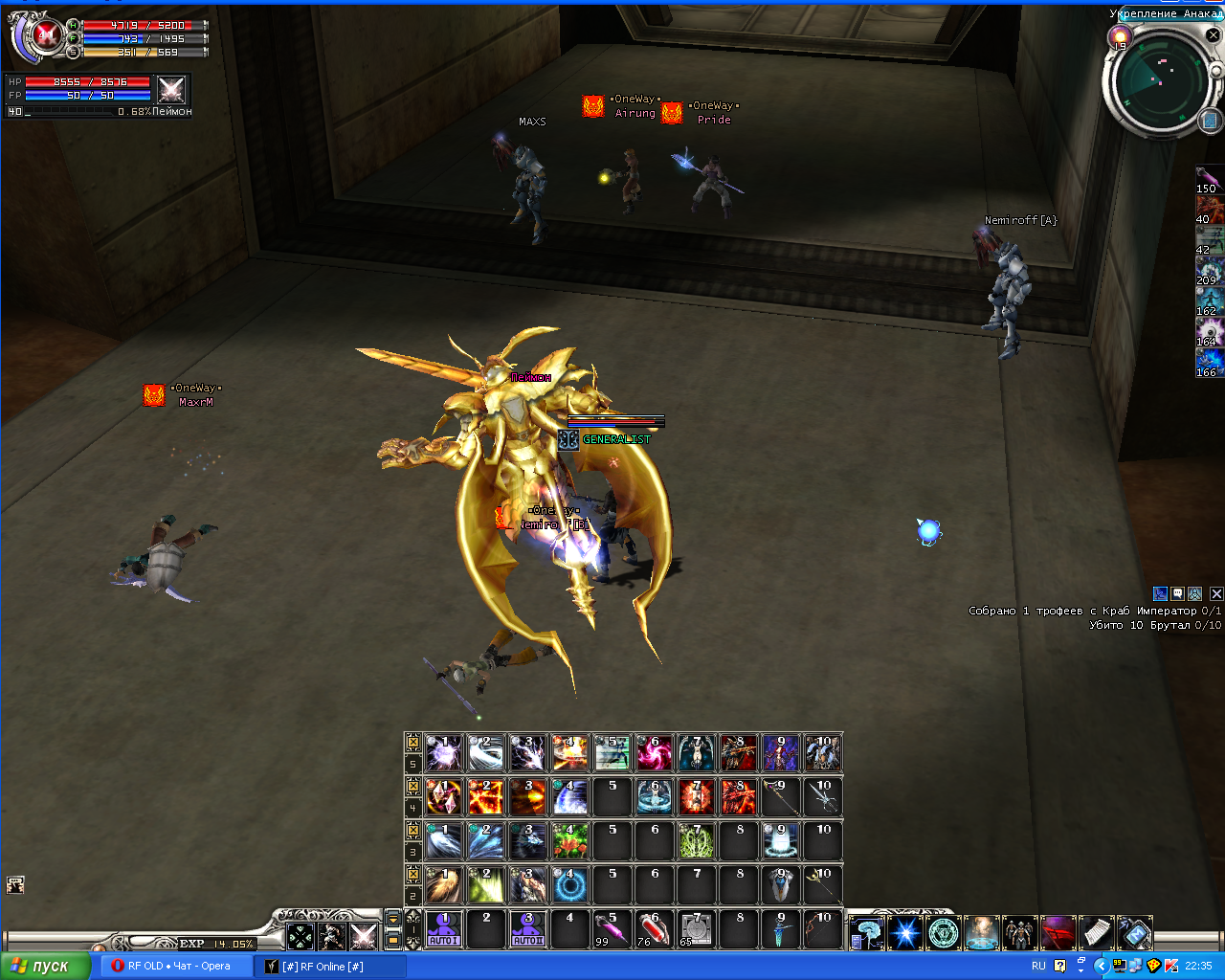
Task: Click the radar minimap
Action: (x=1160, y=82)
